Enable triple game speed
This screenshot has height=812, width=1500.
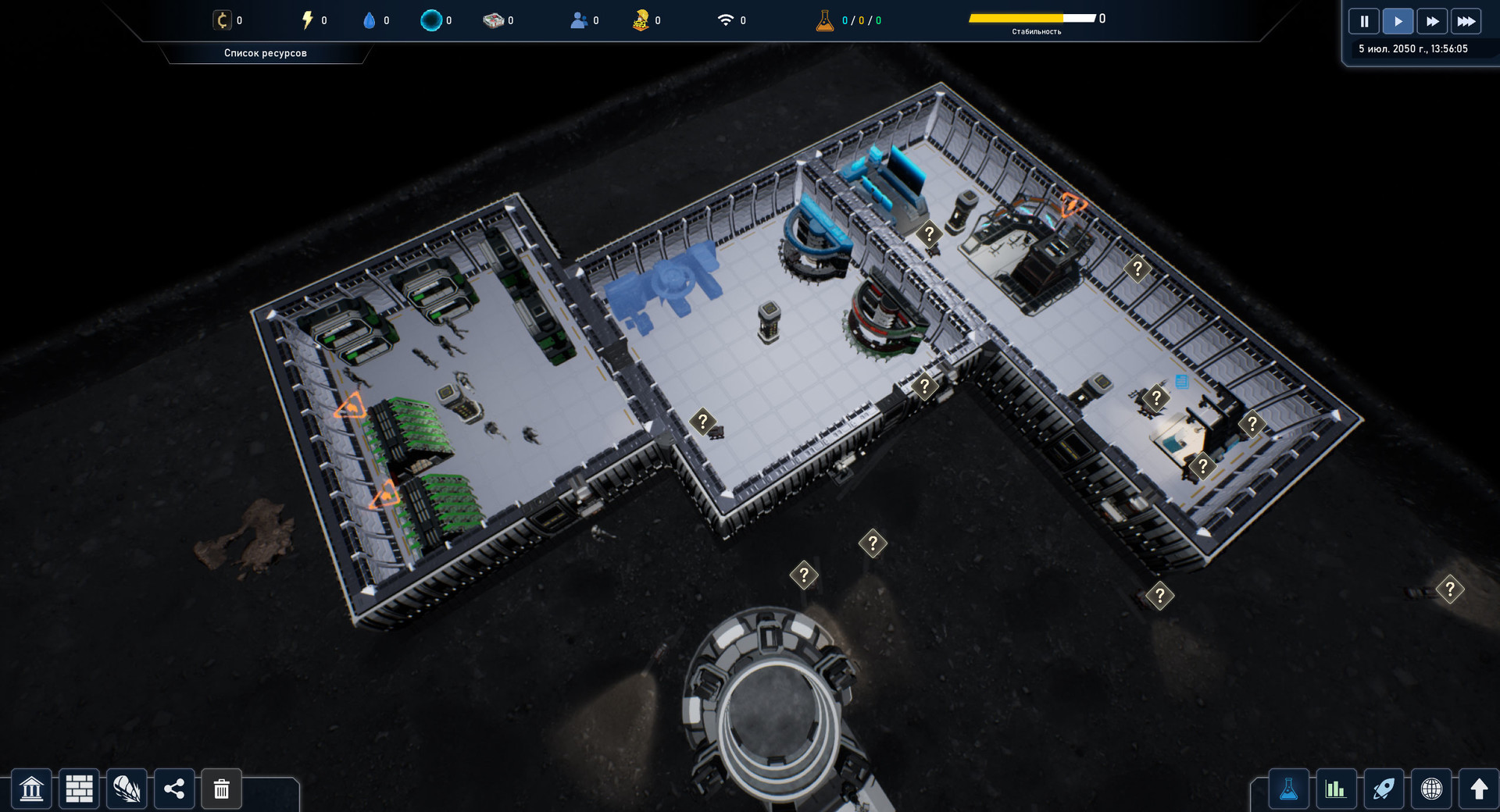(1466, 21)
